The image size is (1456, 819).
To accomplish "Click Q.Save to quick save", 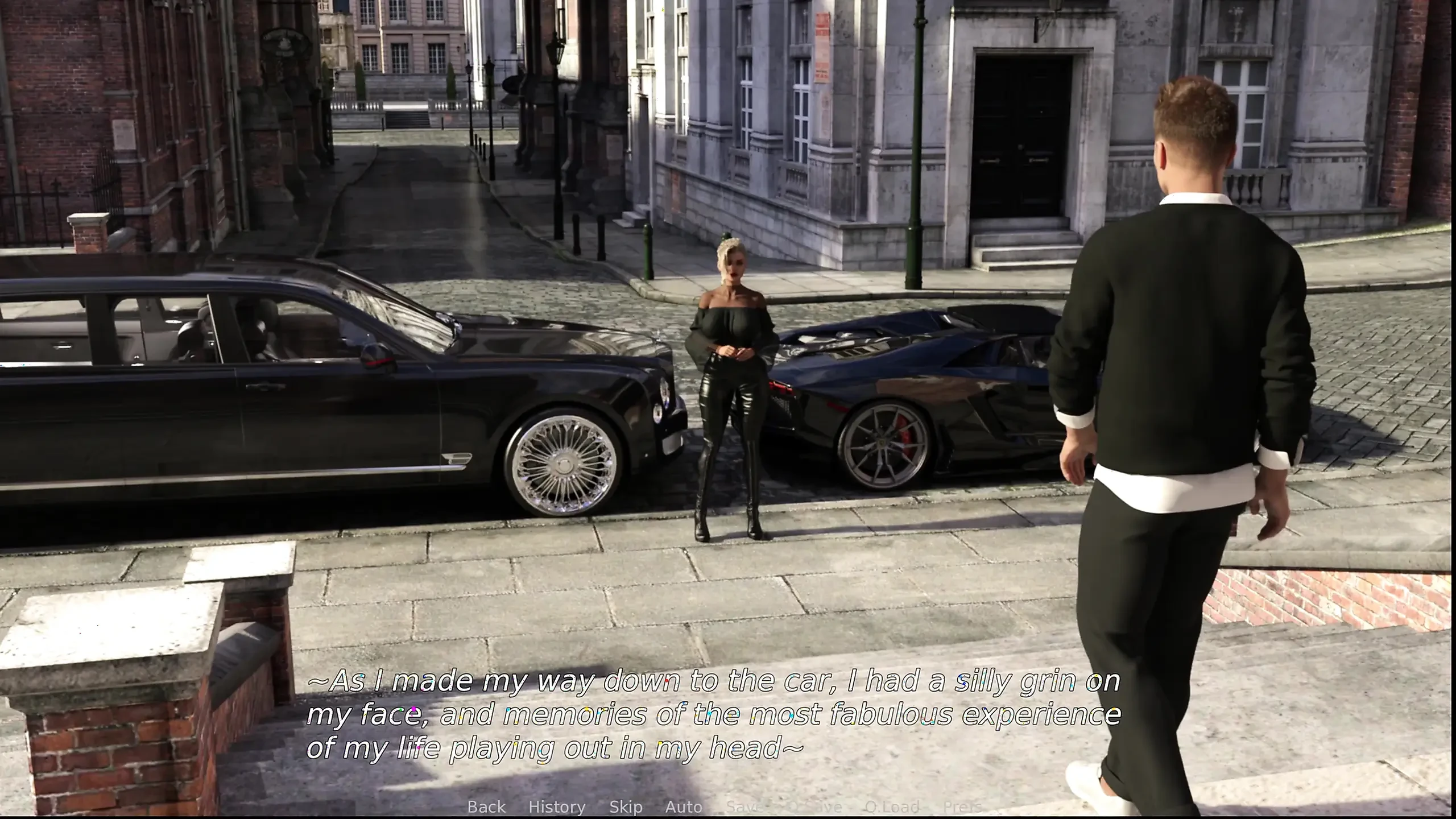I will click(x=814, y=806).
